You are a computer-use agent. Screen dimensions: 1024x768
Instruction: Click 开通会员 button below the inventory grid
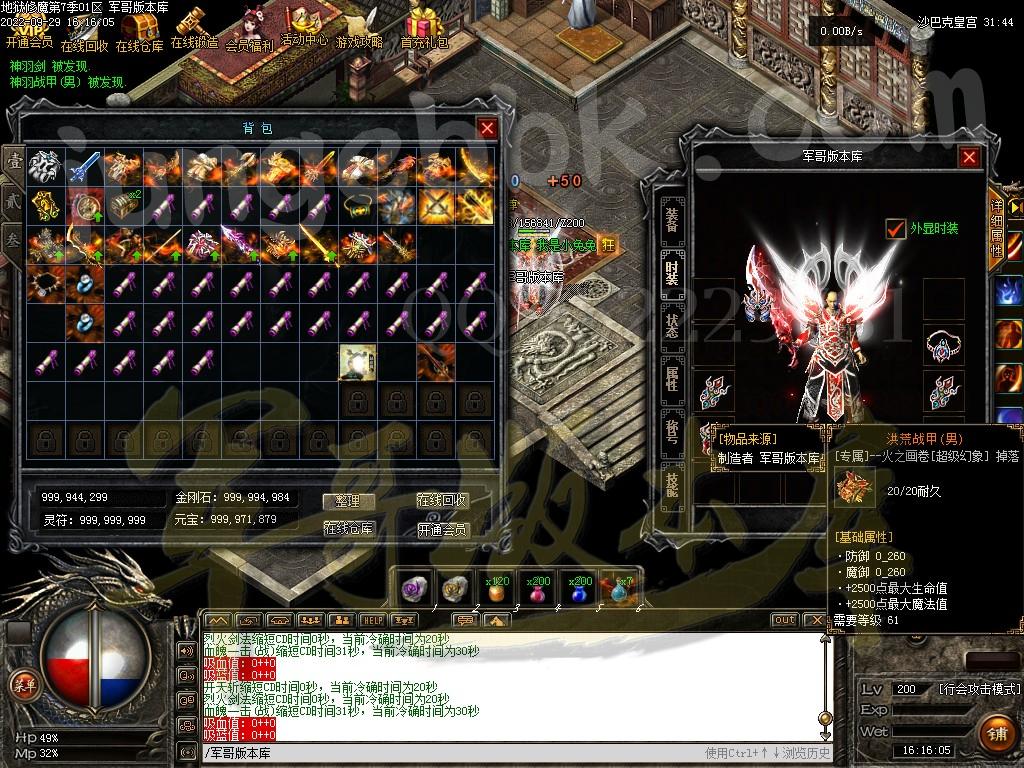coord(442,529)
